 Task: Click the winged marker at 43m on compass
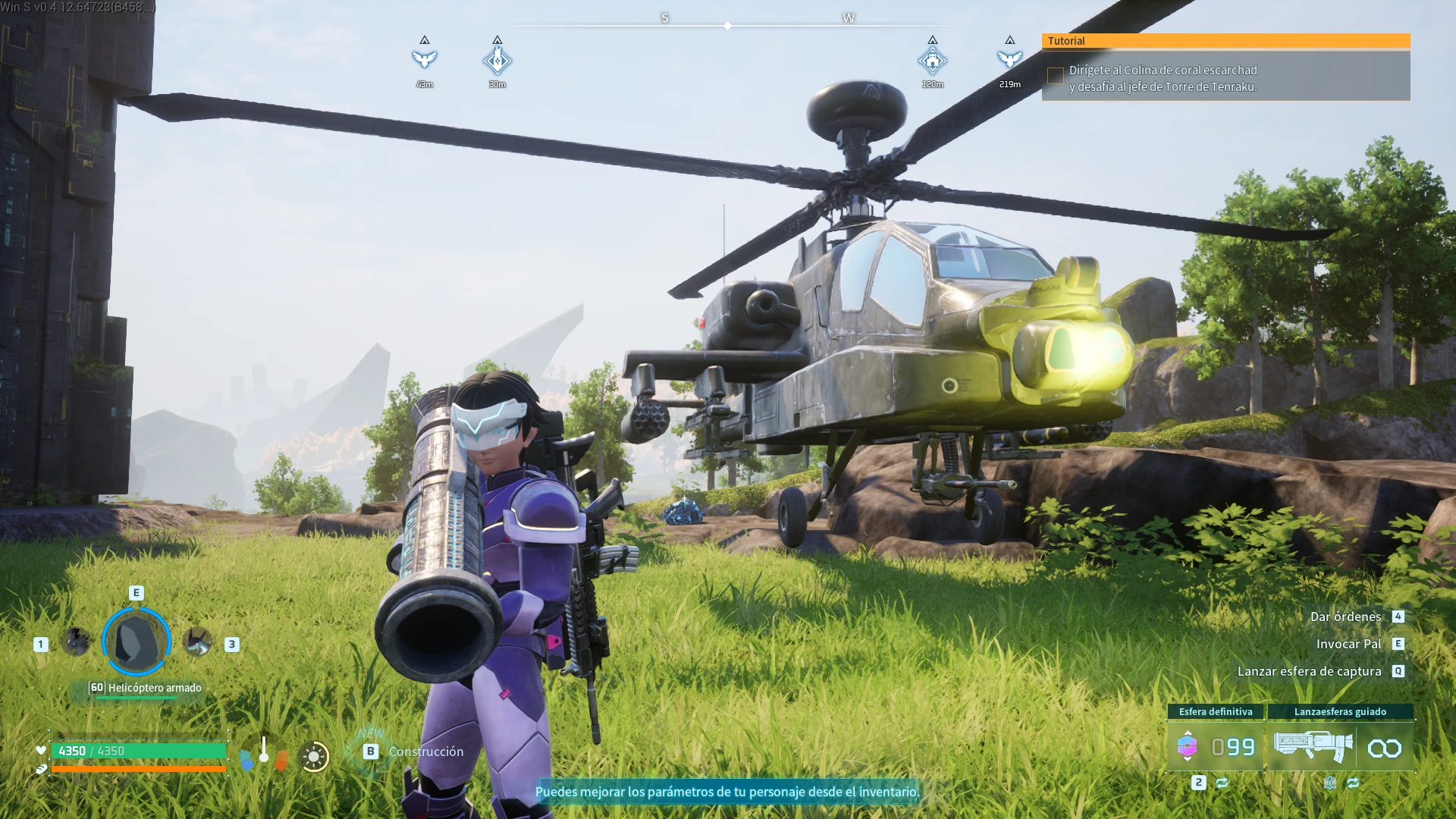pyautogui.click(x=425, y=59)
